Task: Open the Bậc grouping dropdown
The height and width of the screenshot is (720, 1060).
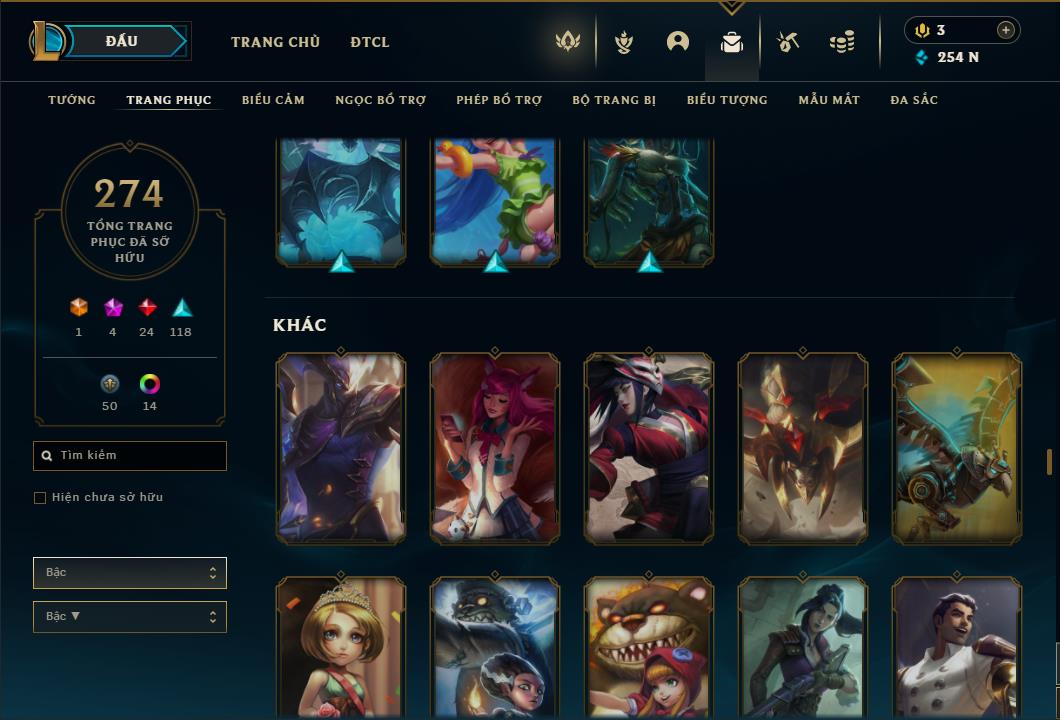Action: click(130, 573)
